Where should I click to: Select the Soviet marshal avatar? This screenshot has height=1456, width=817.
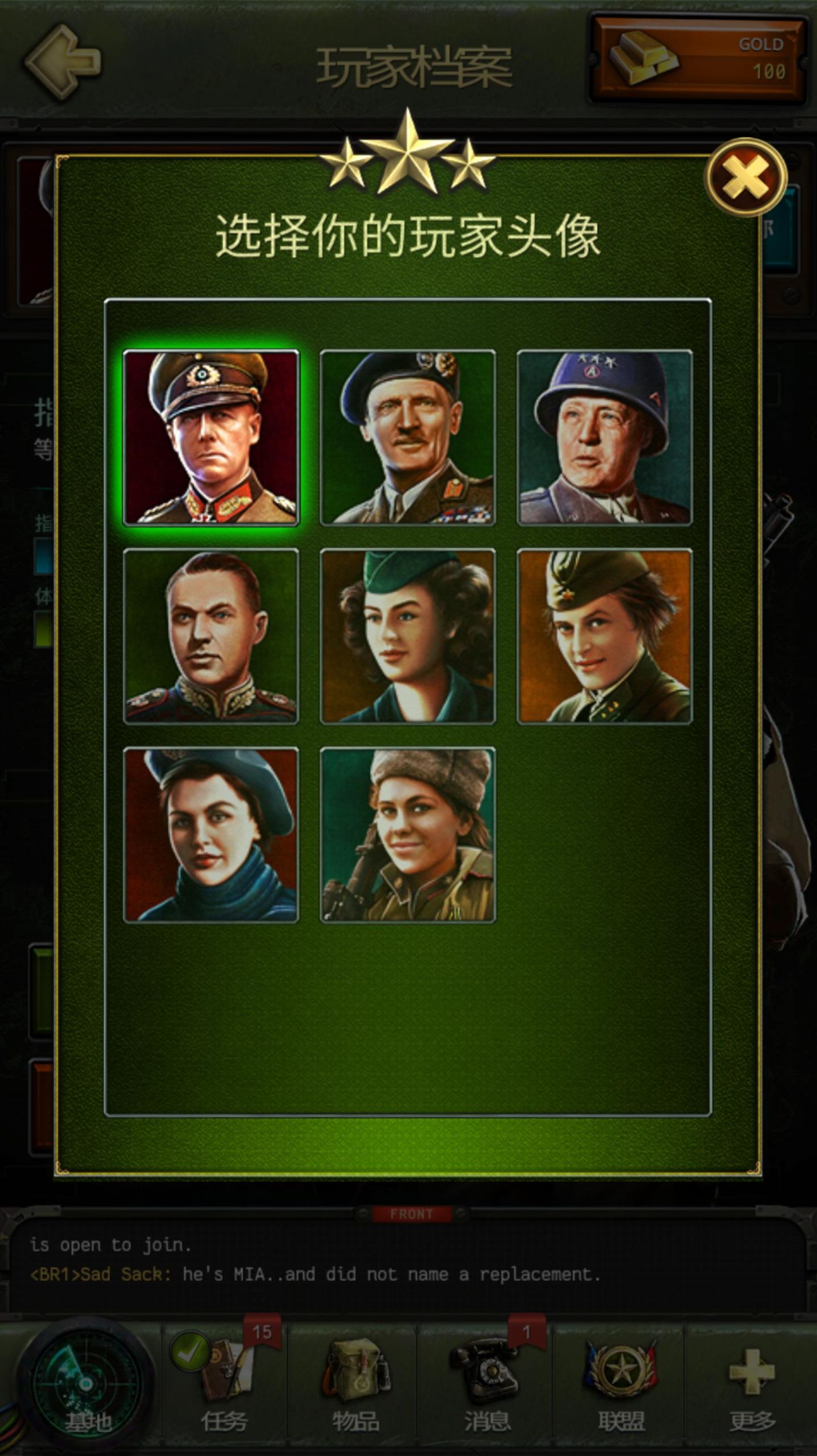[211, 636]
